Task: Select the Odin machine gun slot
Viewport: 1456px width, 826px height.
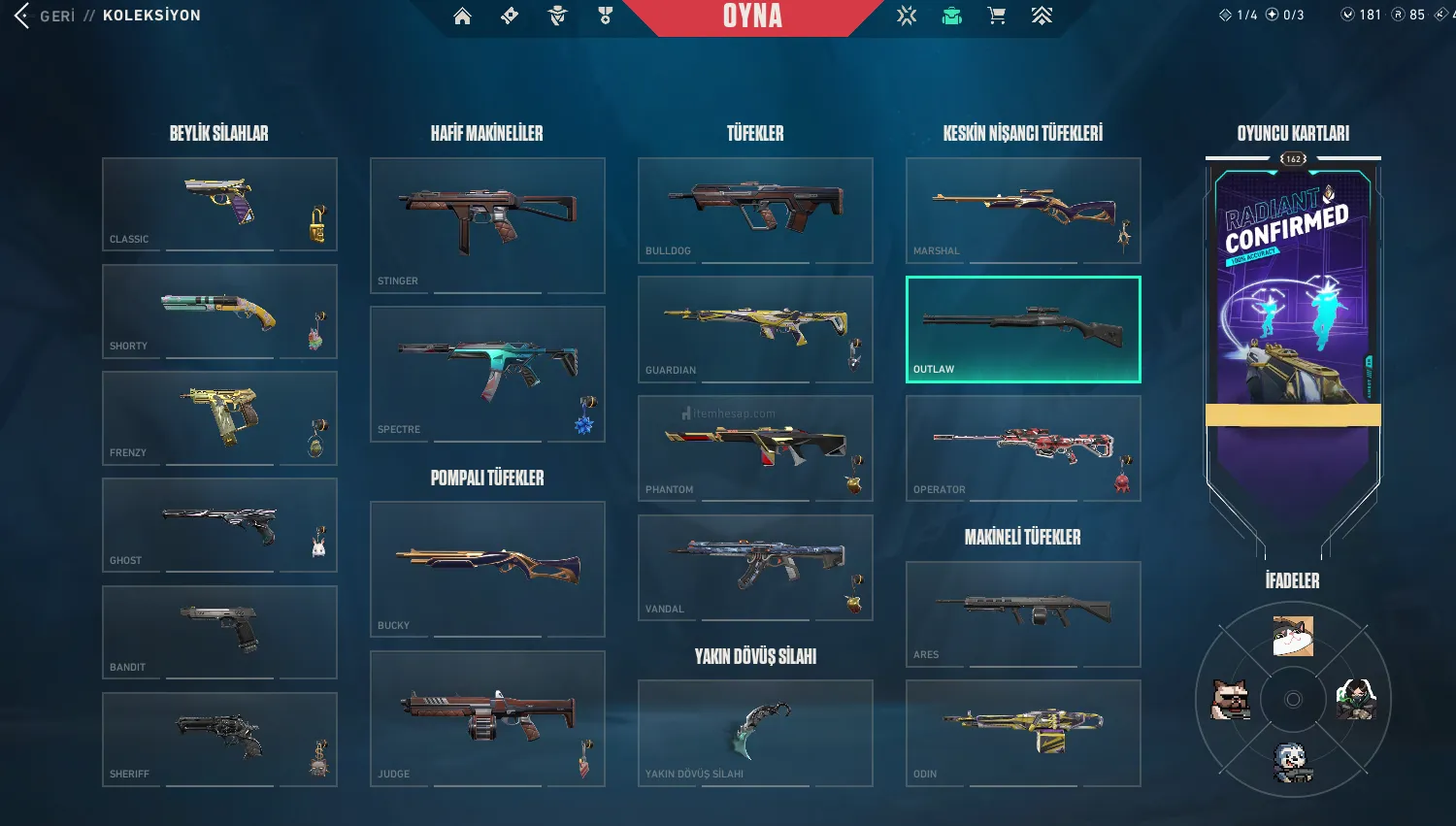Action: (1023, 732)
